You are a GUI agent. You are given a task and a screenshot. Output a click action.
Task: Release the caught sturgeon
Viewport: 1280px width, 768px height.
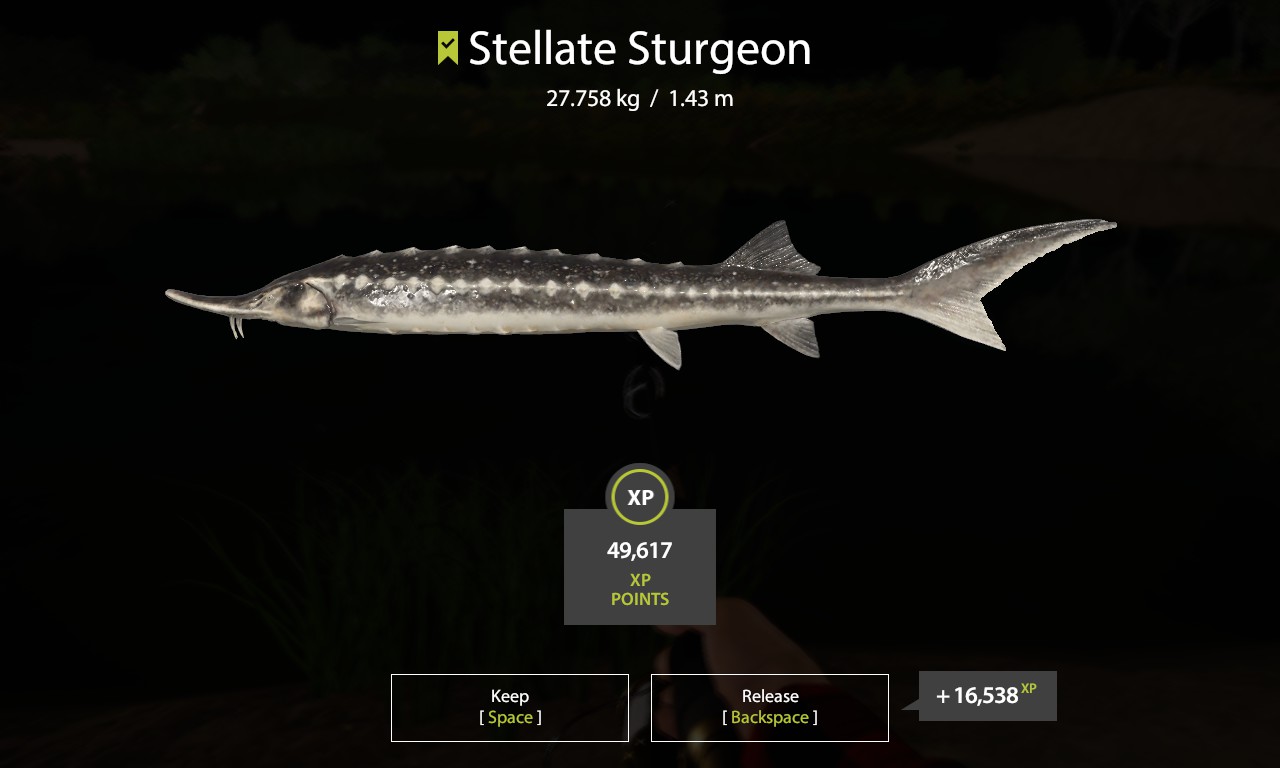tap(769, 707)
